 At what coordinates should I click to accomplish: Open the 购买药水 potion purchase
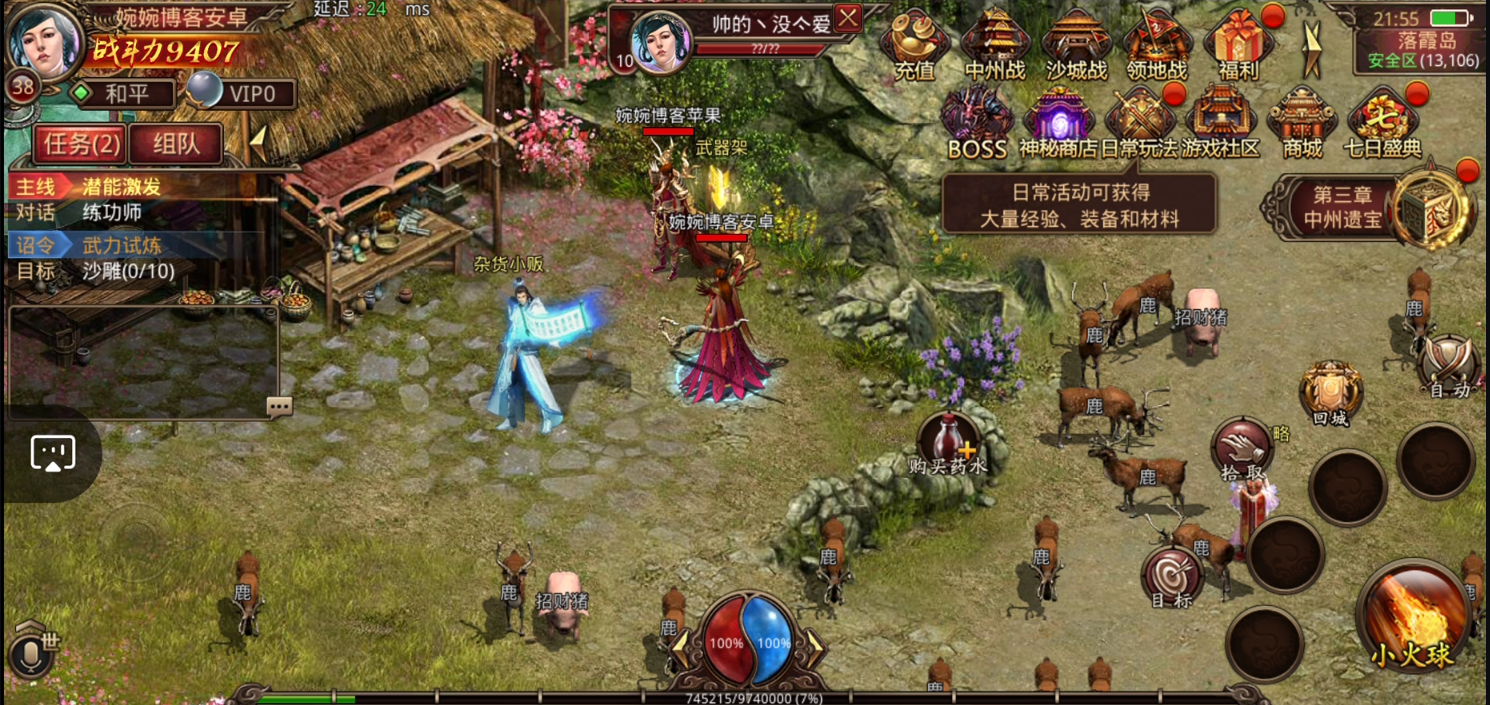947,443
